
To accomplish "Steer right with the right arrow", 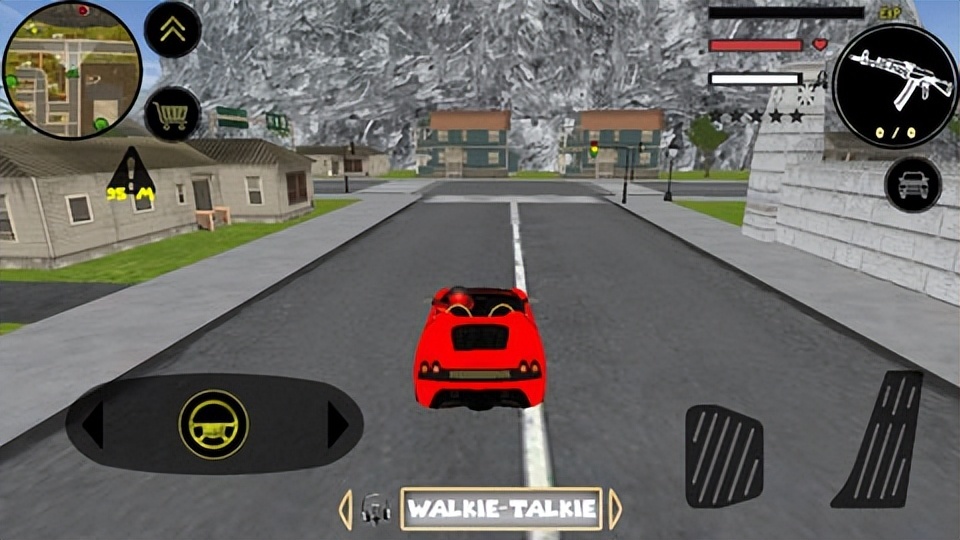I will coord(337,425).
